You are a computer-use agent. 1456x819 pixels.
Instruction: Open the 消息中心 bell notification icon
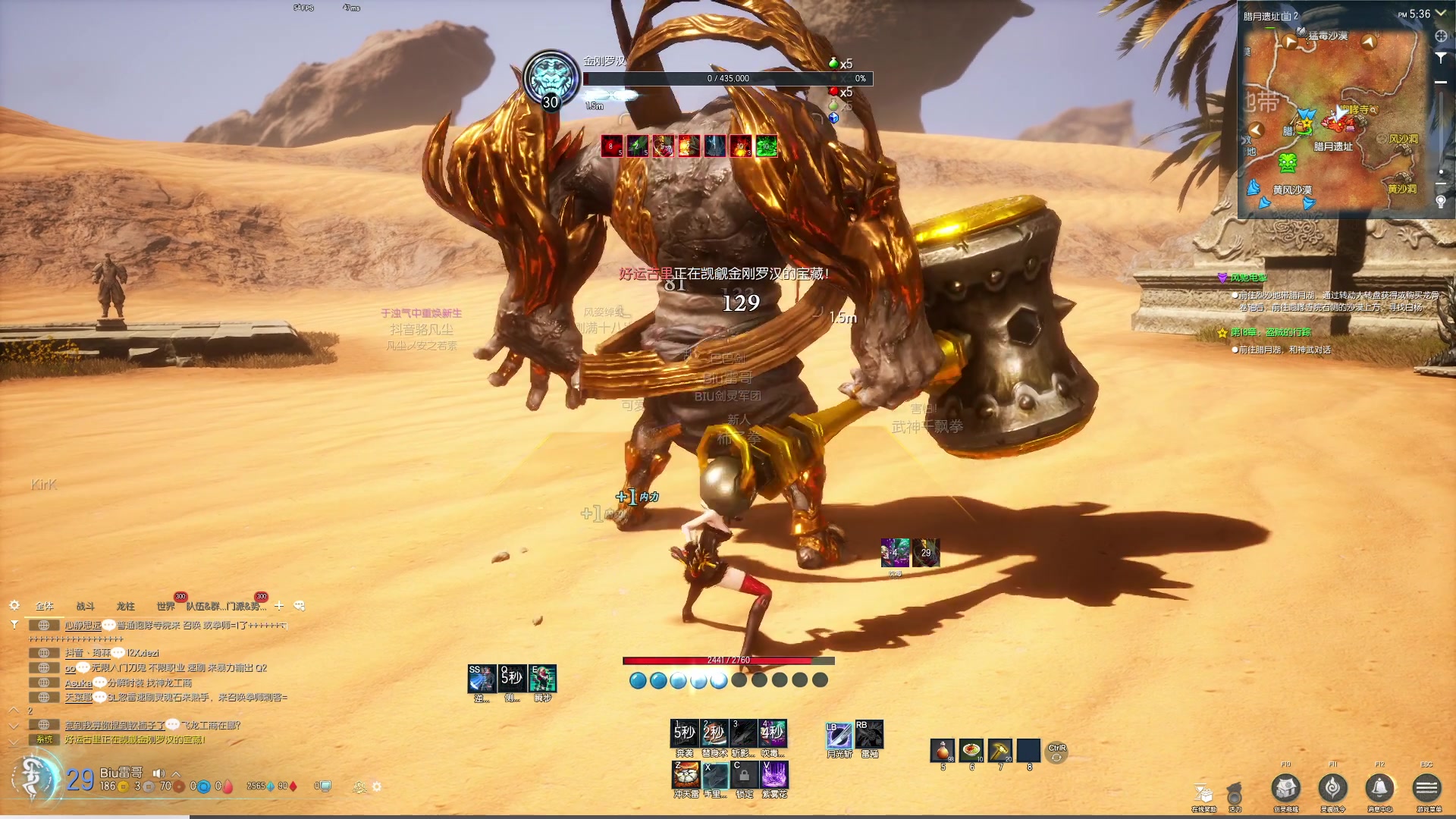tap(1379, 789)
